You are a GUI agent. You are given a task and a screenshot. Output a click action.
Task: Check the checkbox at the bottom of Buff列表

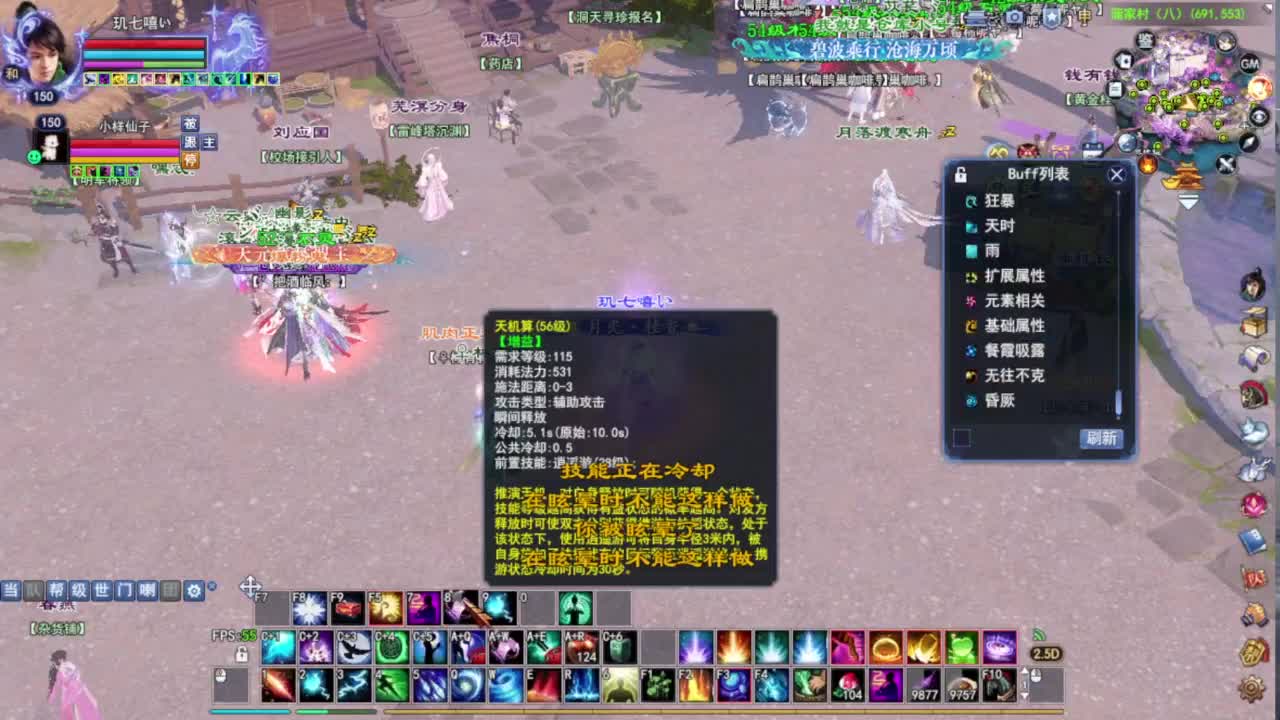coord(962,438)
